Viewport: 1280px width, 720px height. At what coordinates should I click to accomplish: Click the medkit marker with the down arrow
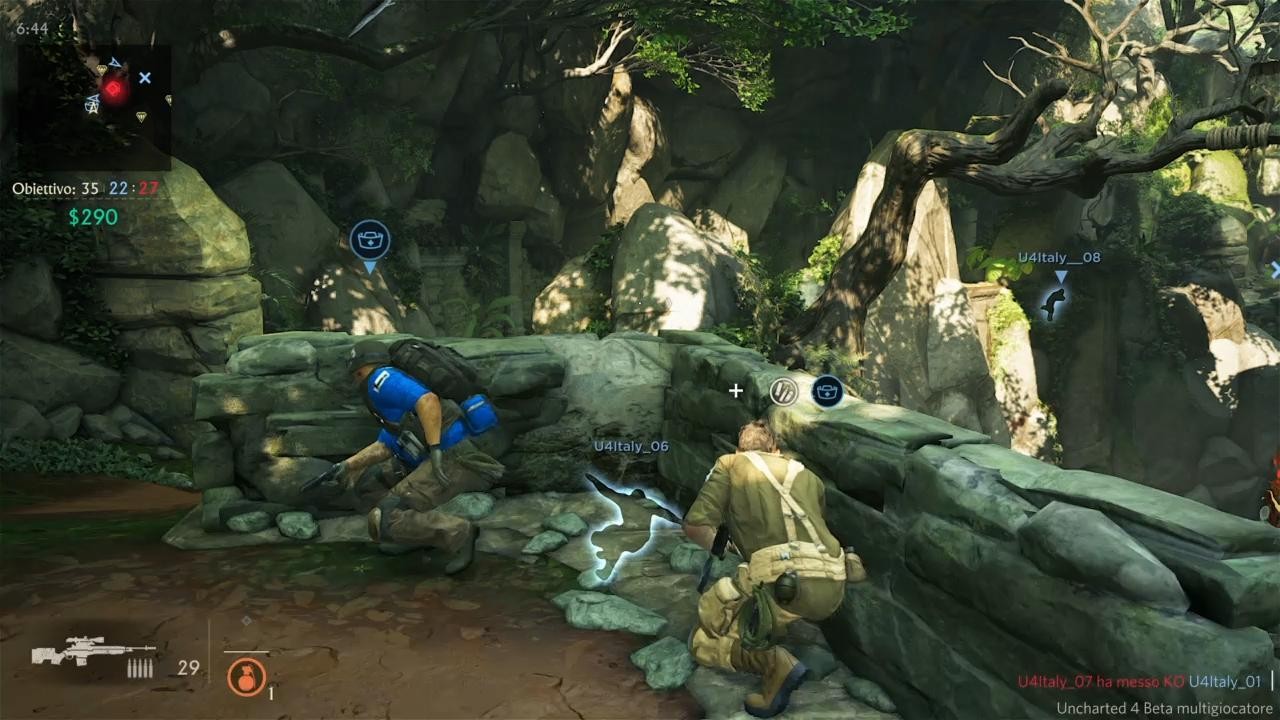[x=370, y=241]
